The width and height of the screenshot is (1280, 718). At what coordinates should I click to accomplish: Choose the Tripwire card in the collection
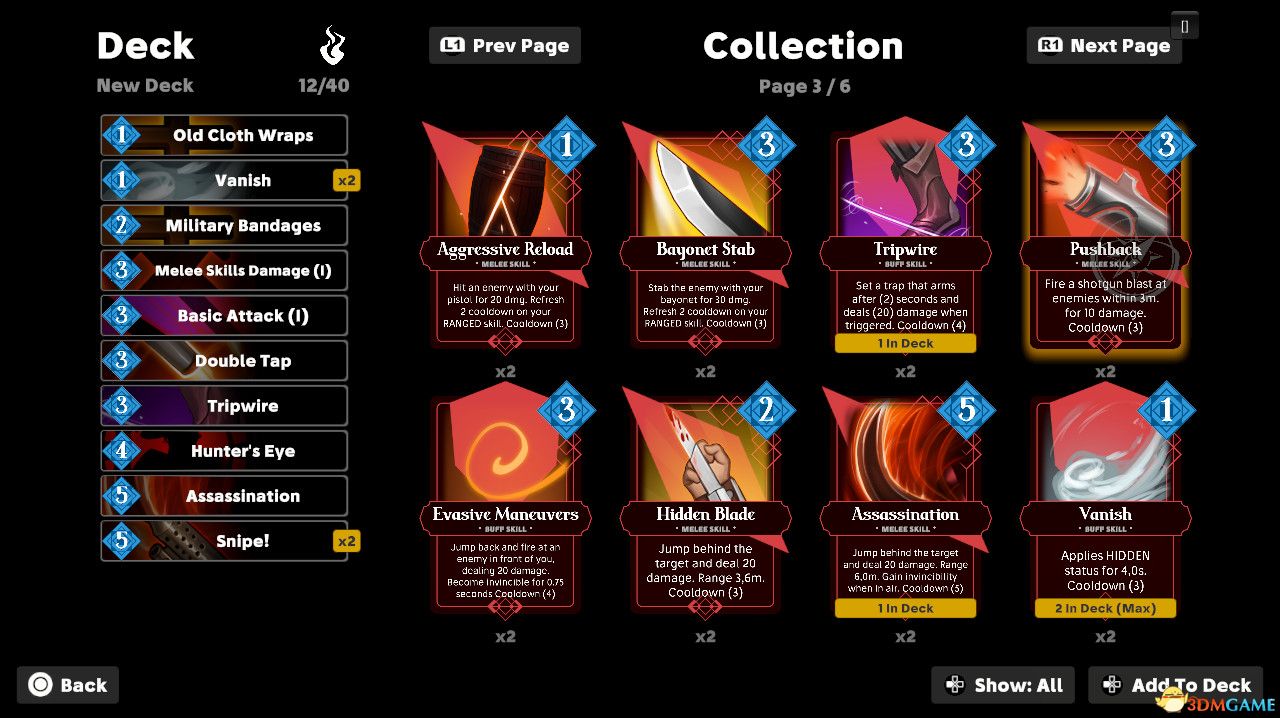(905, 240)
